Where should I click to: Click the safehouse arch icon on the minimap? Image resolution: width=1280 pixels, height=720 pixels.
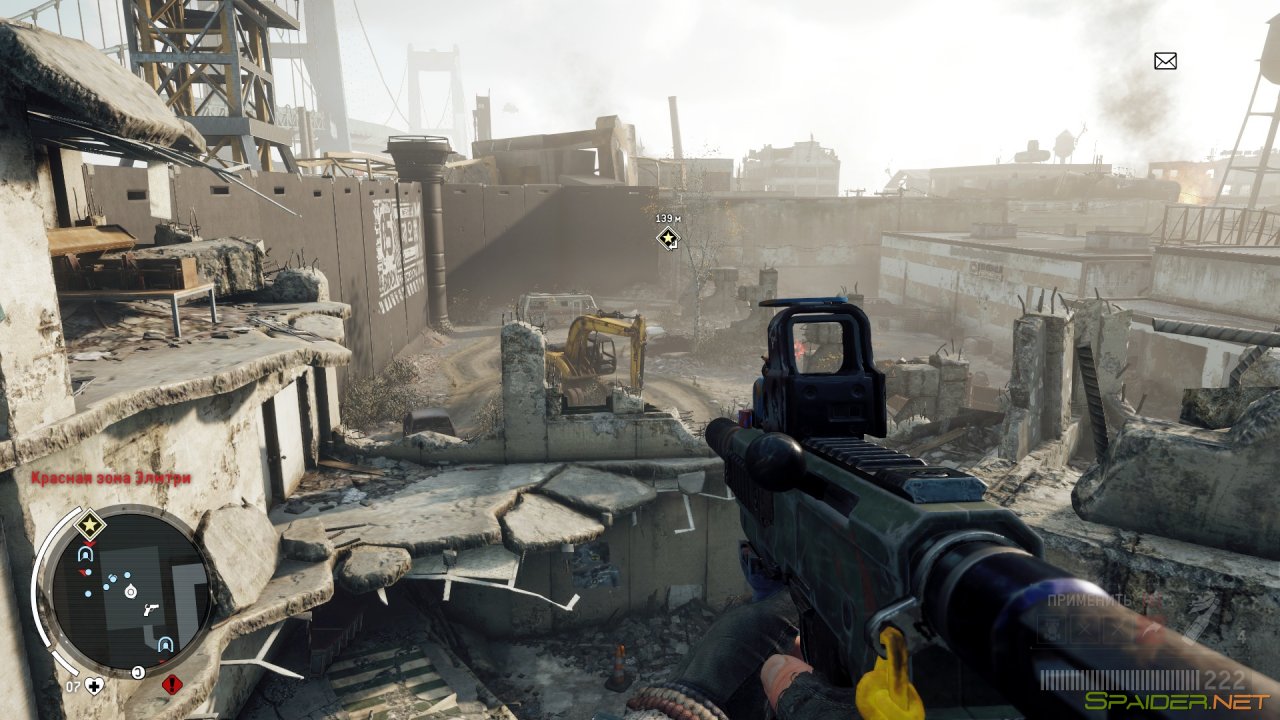[x=84, y=554]
